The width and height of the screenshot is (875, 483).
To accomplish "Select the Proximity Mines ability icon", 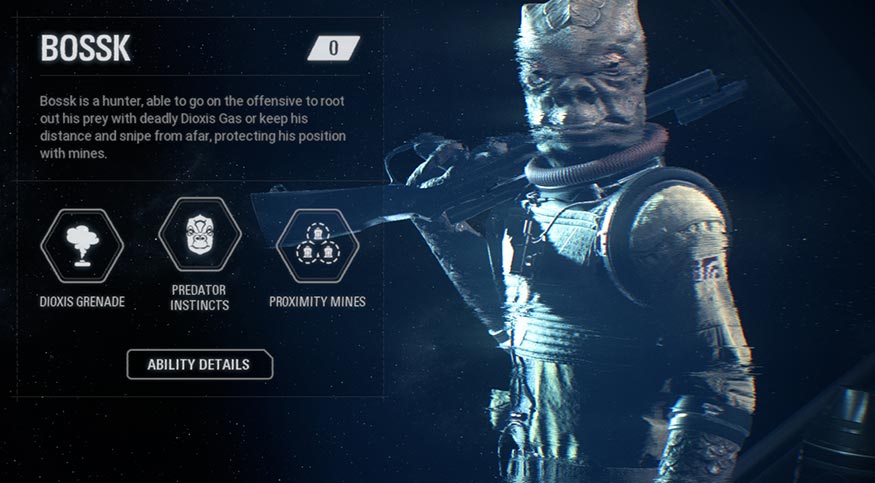I will 317,245.
